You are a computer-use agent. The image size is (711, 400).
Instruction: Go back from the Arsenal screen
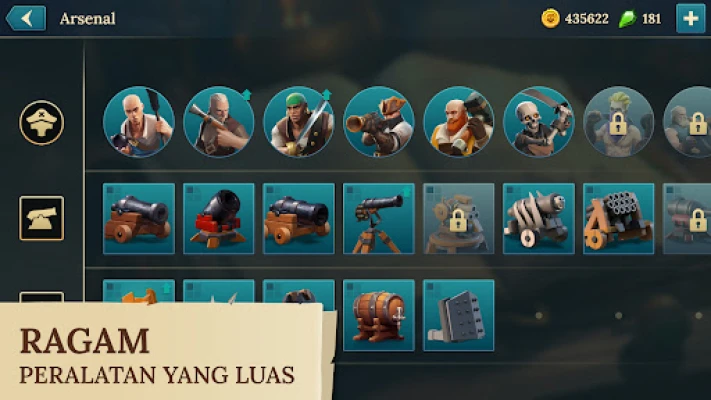point(25,18)
